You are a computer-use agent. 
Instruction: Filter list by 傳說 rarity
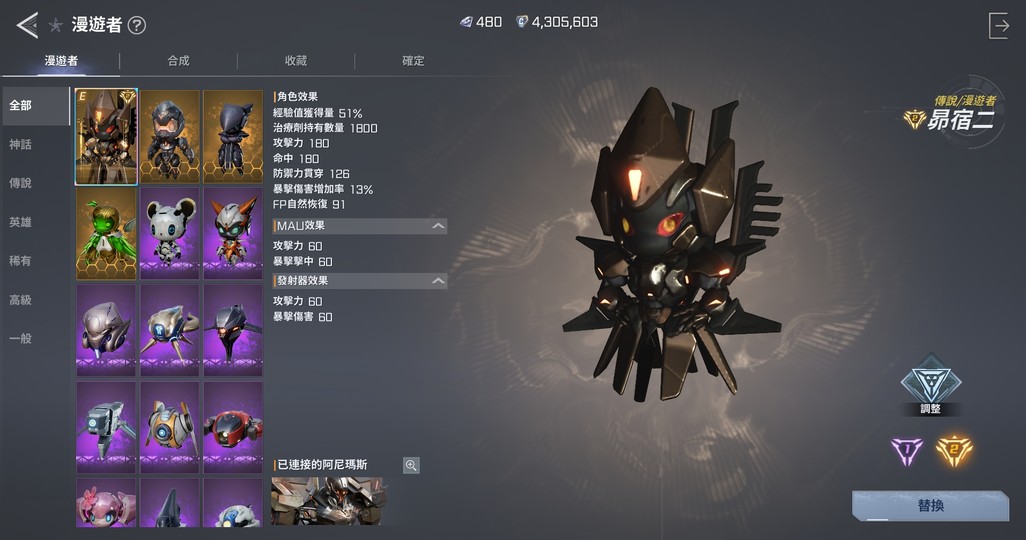[20, 184]
